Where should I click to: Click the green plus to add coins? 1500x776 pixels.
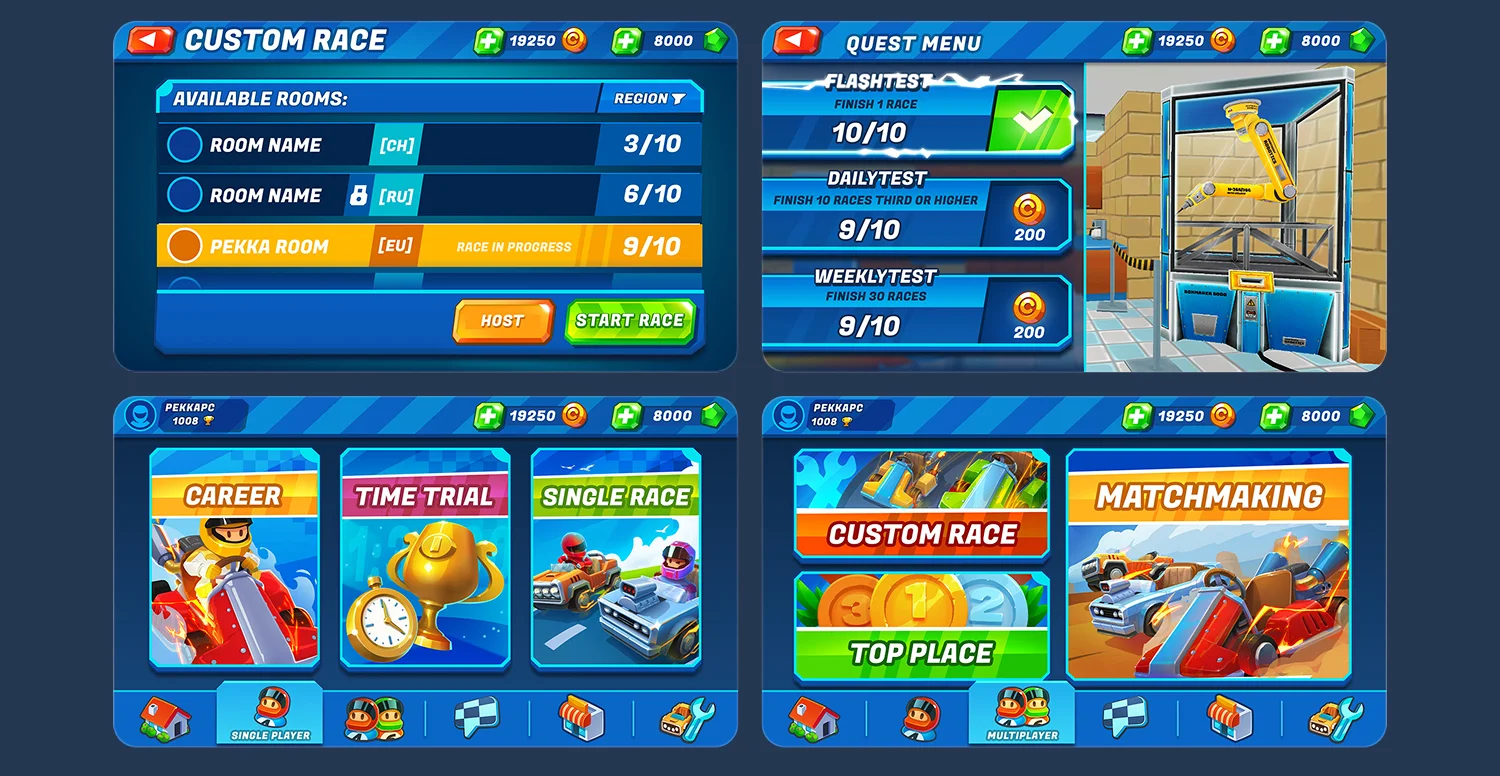click(x=490, y=41)
